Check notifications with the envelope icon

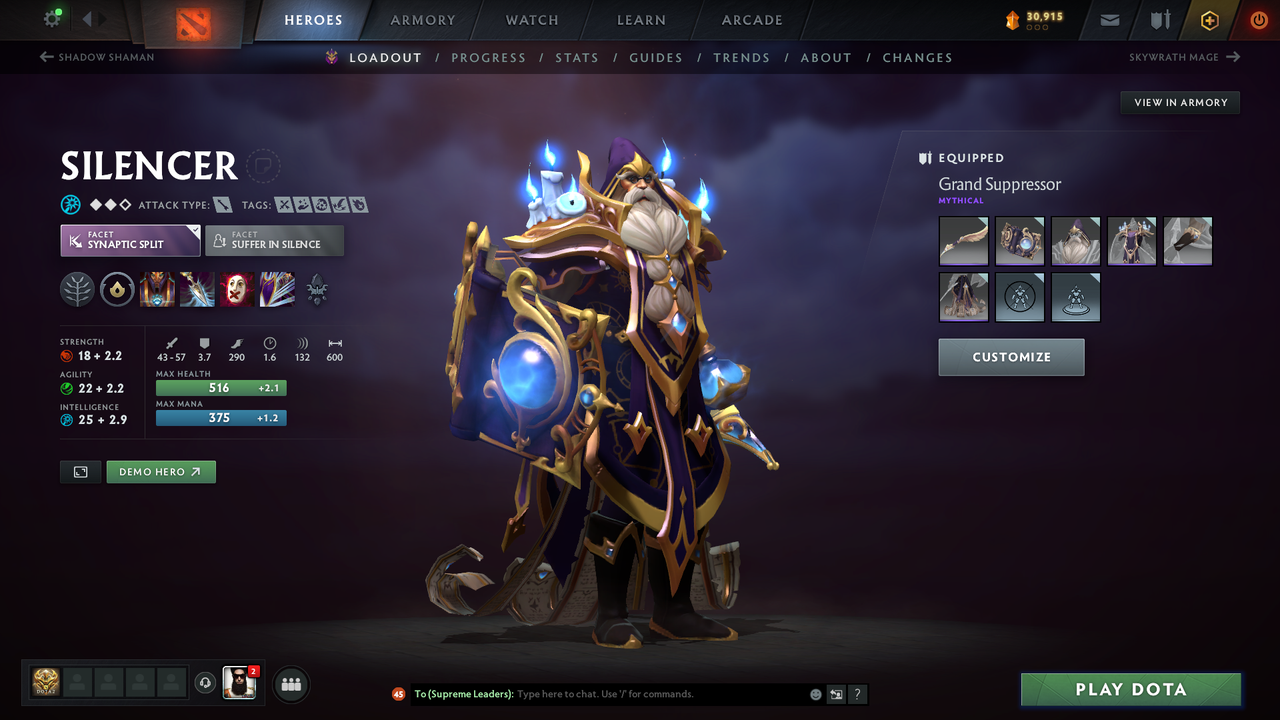coord(1109,19)
